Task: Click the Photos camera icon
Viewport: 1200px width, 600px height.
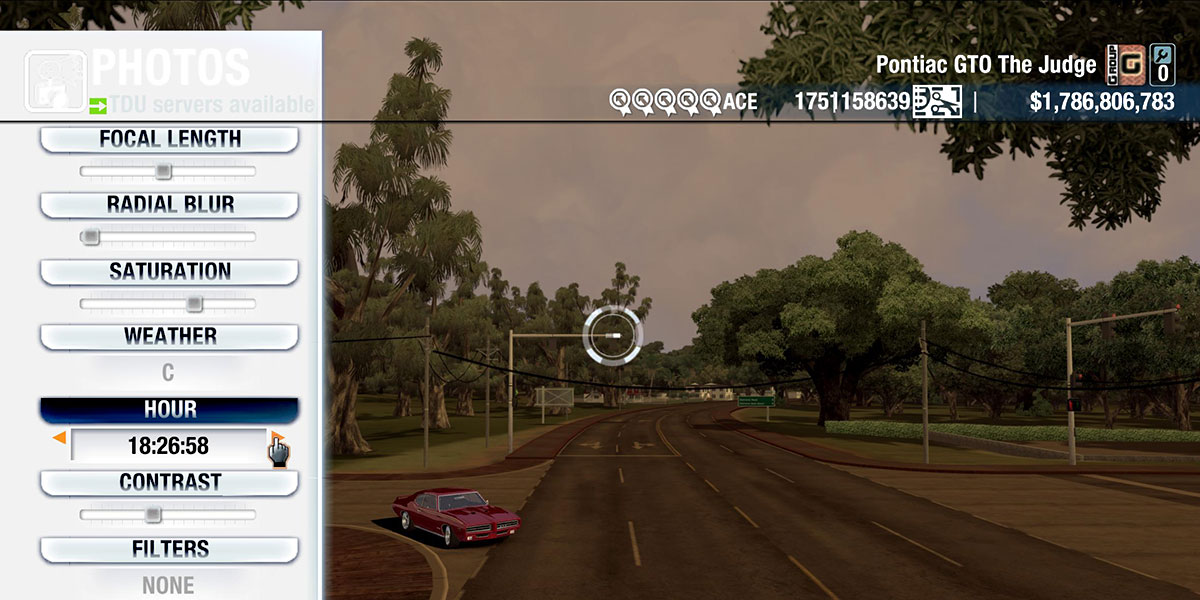Action: point(55,80)
